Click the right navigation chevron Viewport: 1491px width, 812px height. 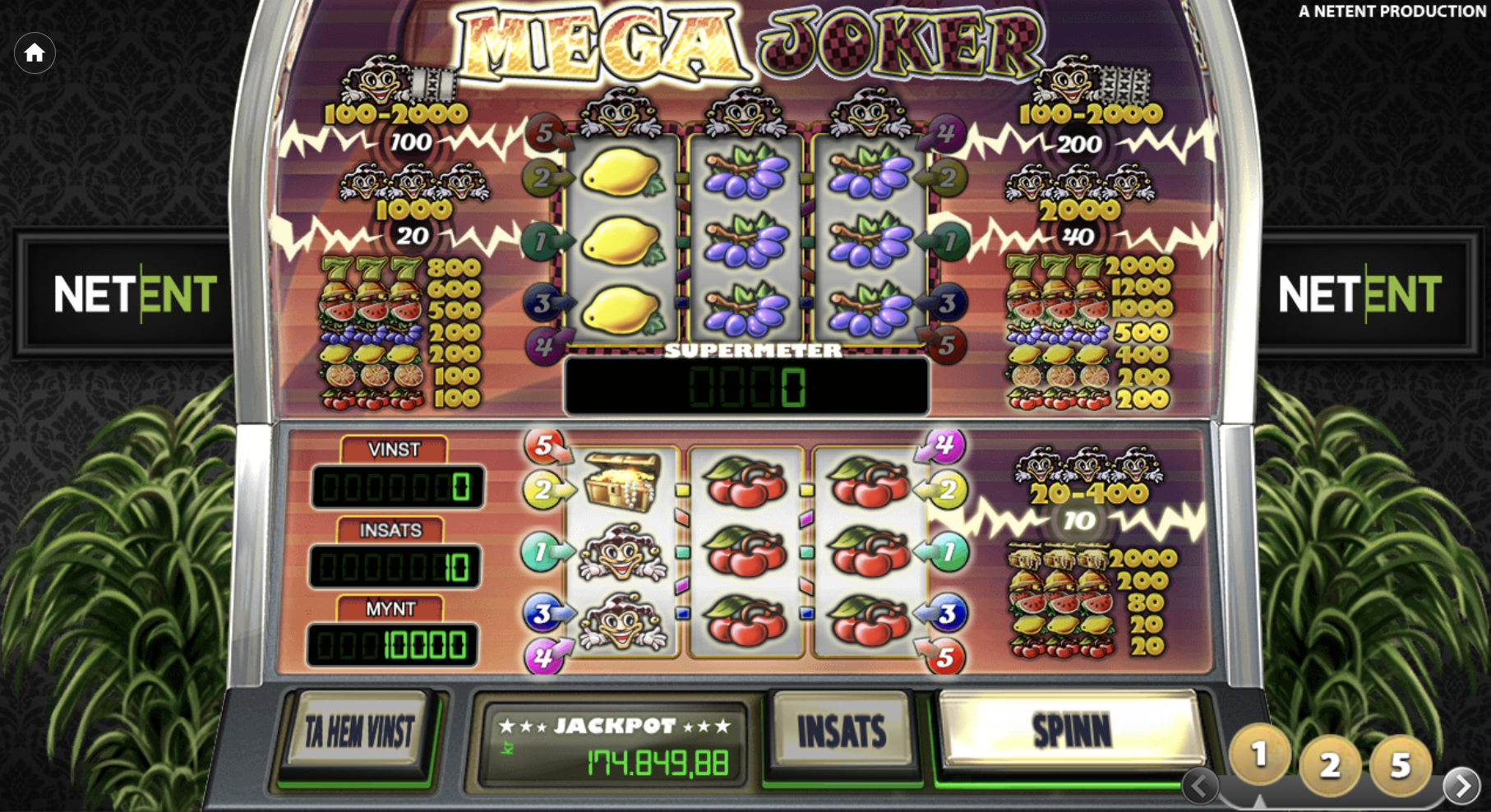click(1462, 785)
